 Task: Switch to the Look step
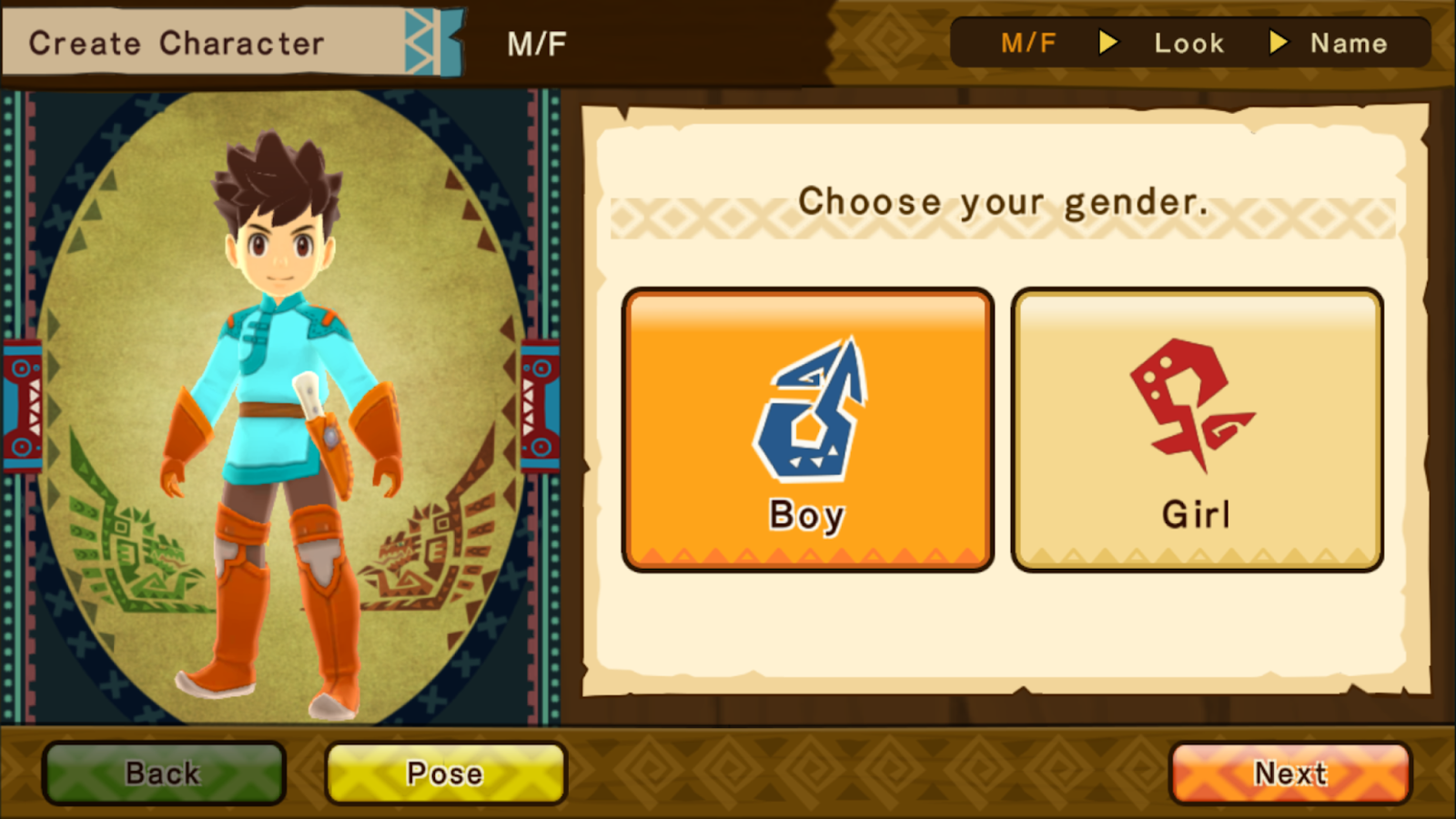pyautogui.click(x=1188, y=42)
